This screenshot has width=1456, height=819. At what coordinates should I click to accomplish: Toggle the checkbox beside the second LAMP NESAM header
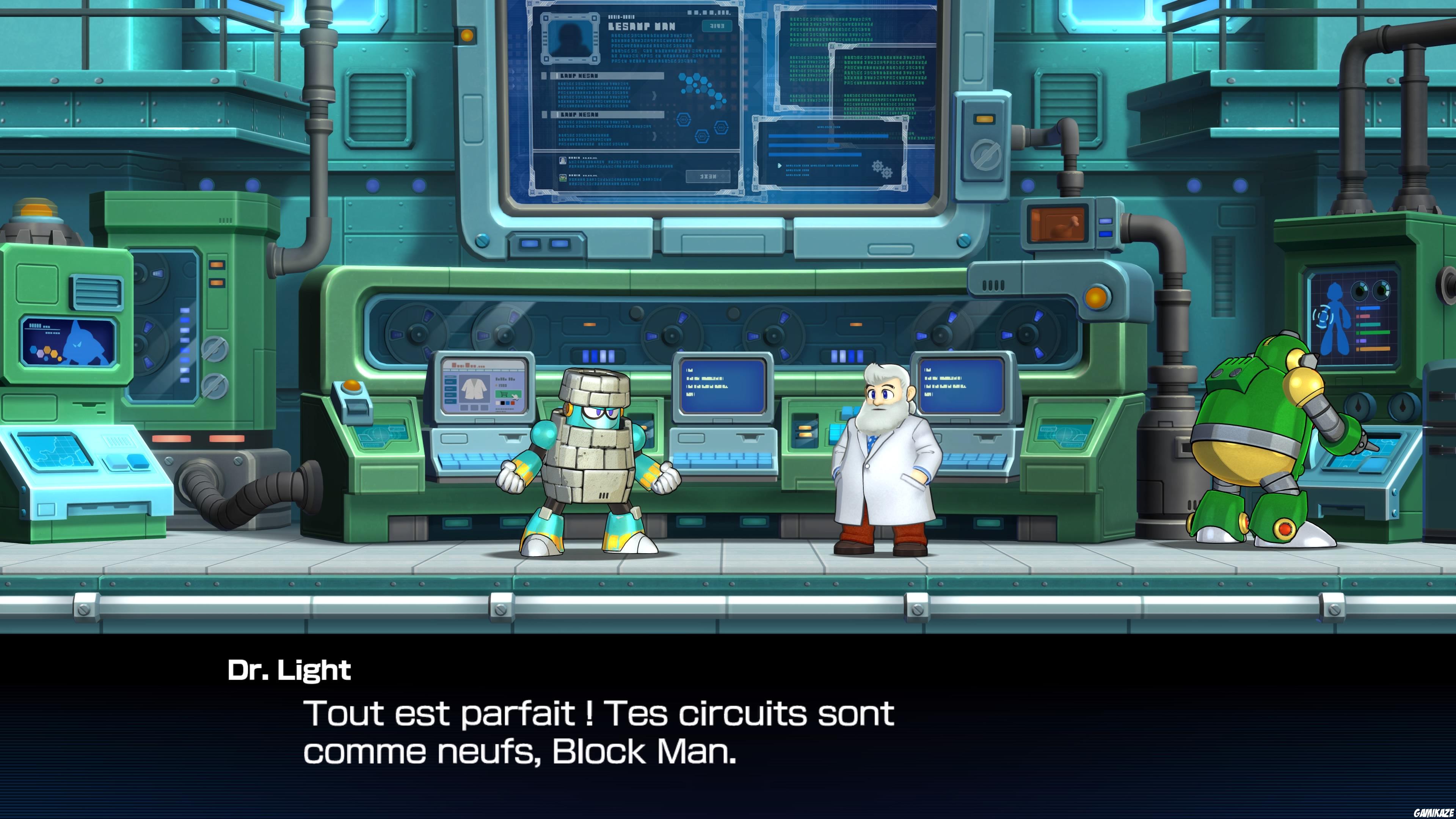pyautogui.click(x=545, y=115)
